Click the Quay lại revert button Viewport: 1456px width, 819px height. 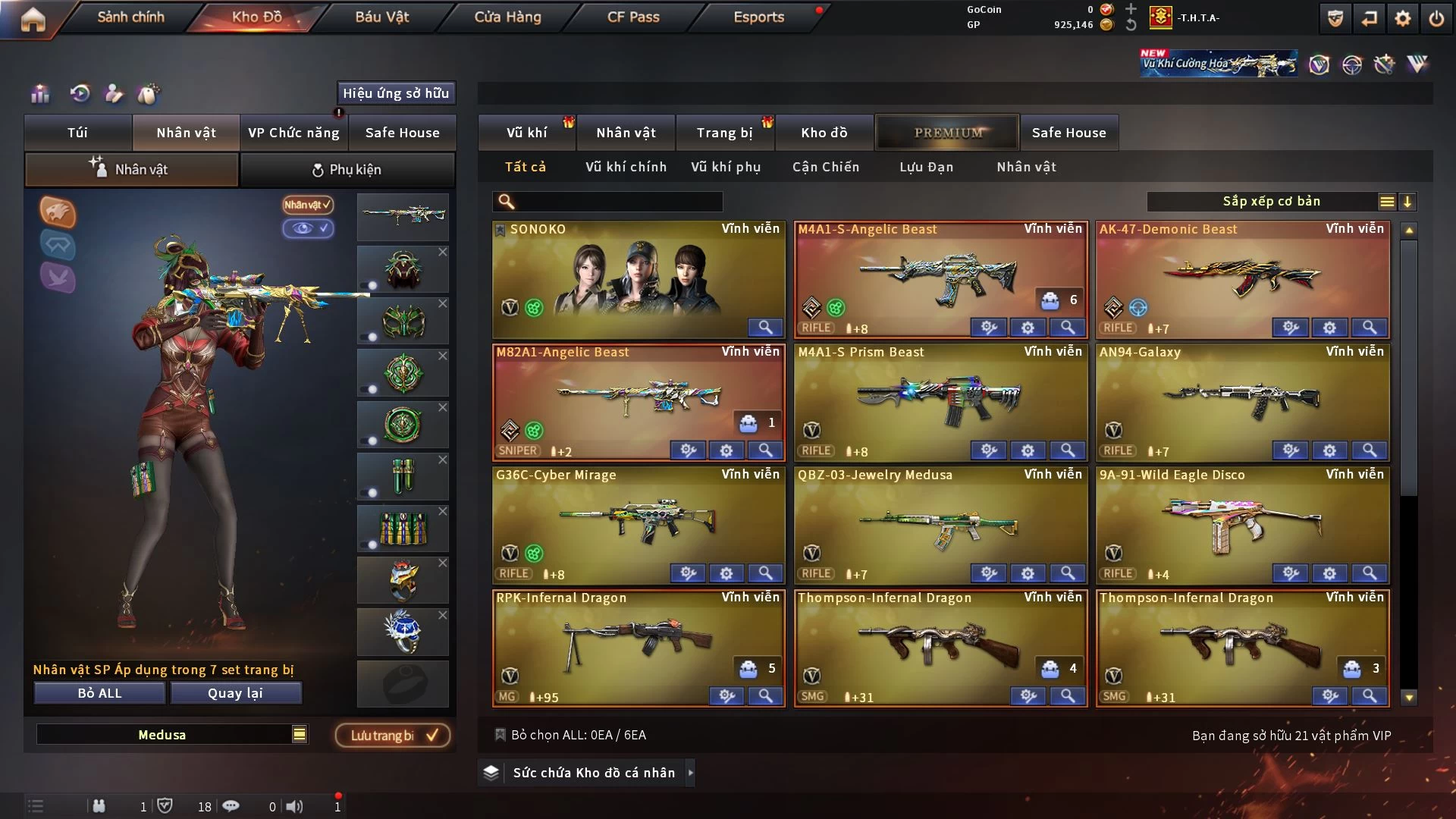pyautogui.click(x=236, y=693)
